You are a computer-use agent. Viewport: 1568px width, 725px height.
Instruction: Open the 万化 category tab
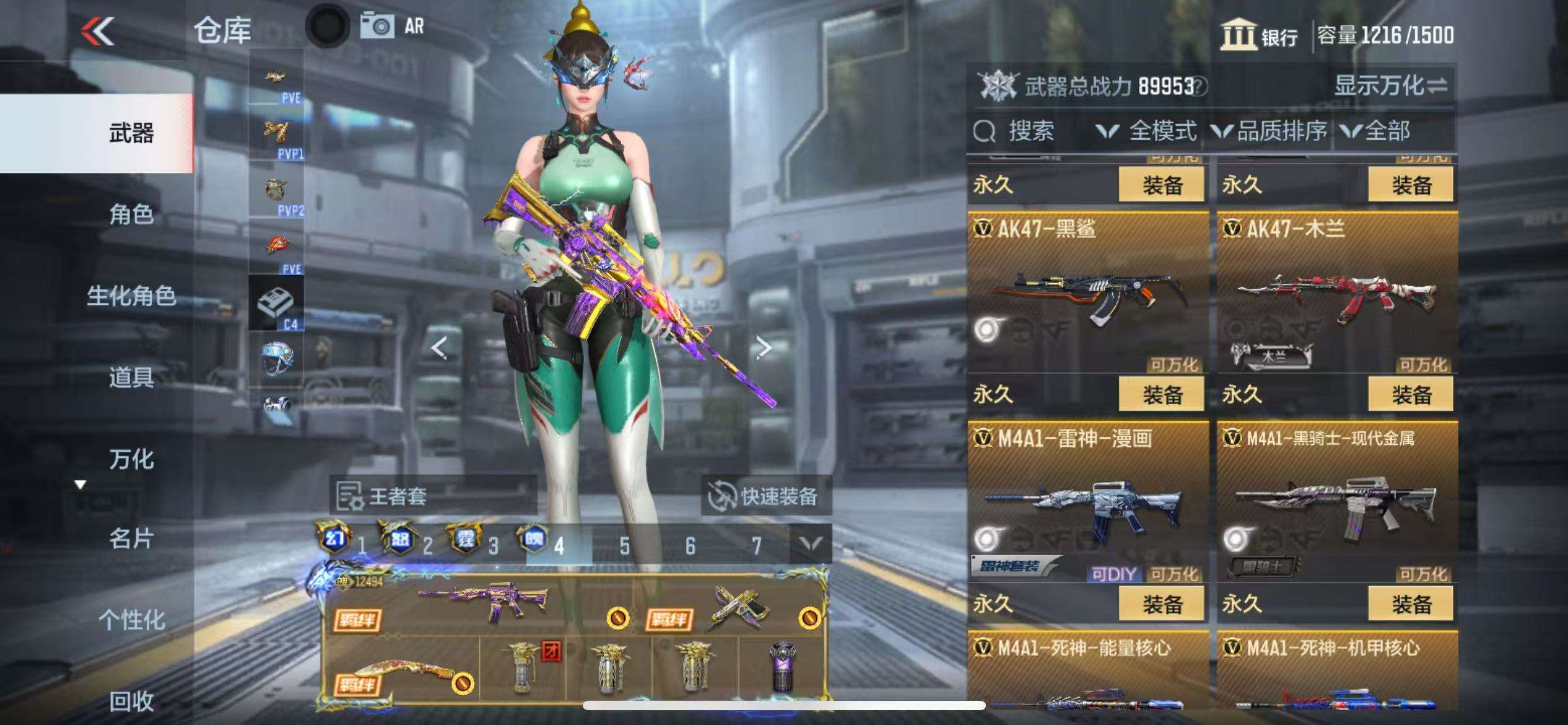pos(131,459)
